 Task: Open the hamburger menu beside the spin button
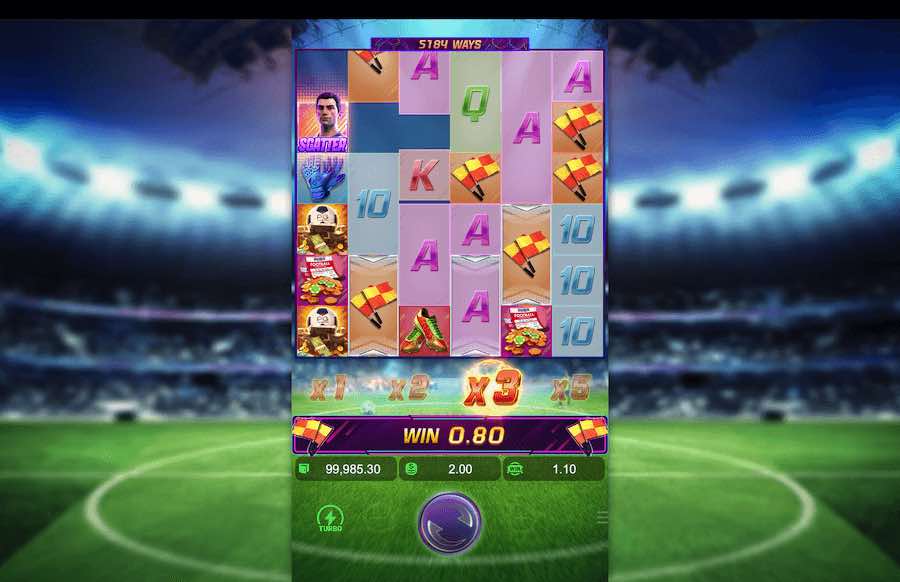pos(602,518)
